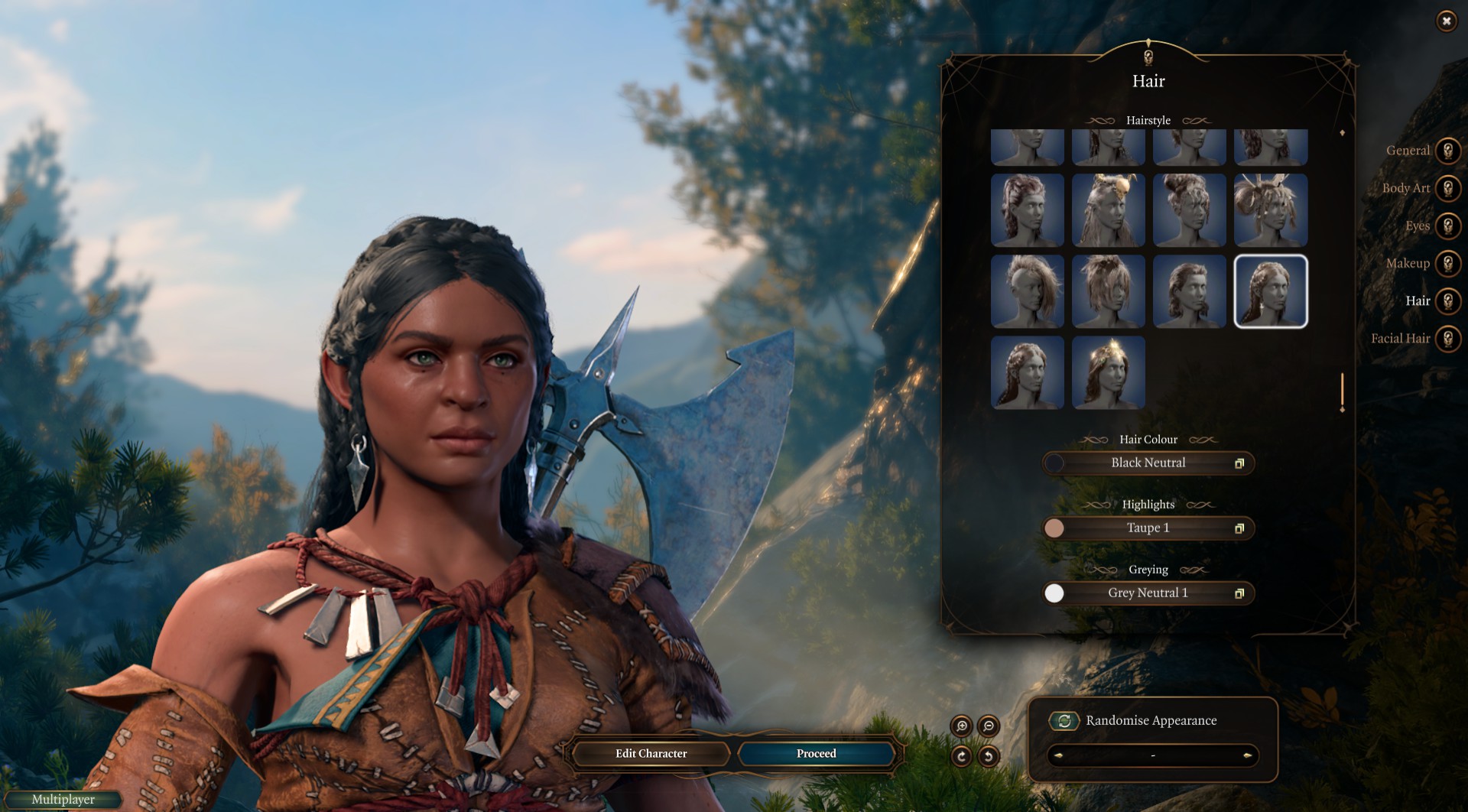Select the golden circlet hairstyle thumbnail
Image resolution: width=1468 pixels, height=812 pixels.
(1108, 372)
